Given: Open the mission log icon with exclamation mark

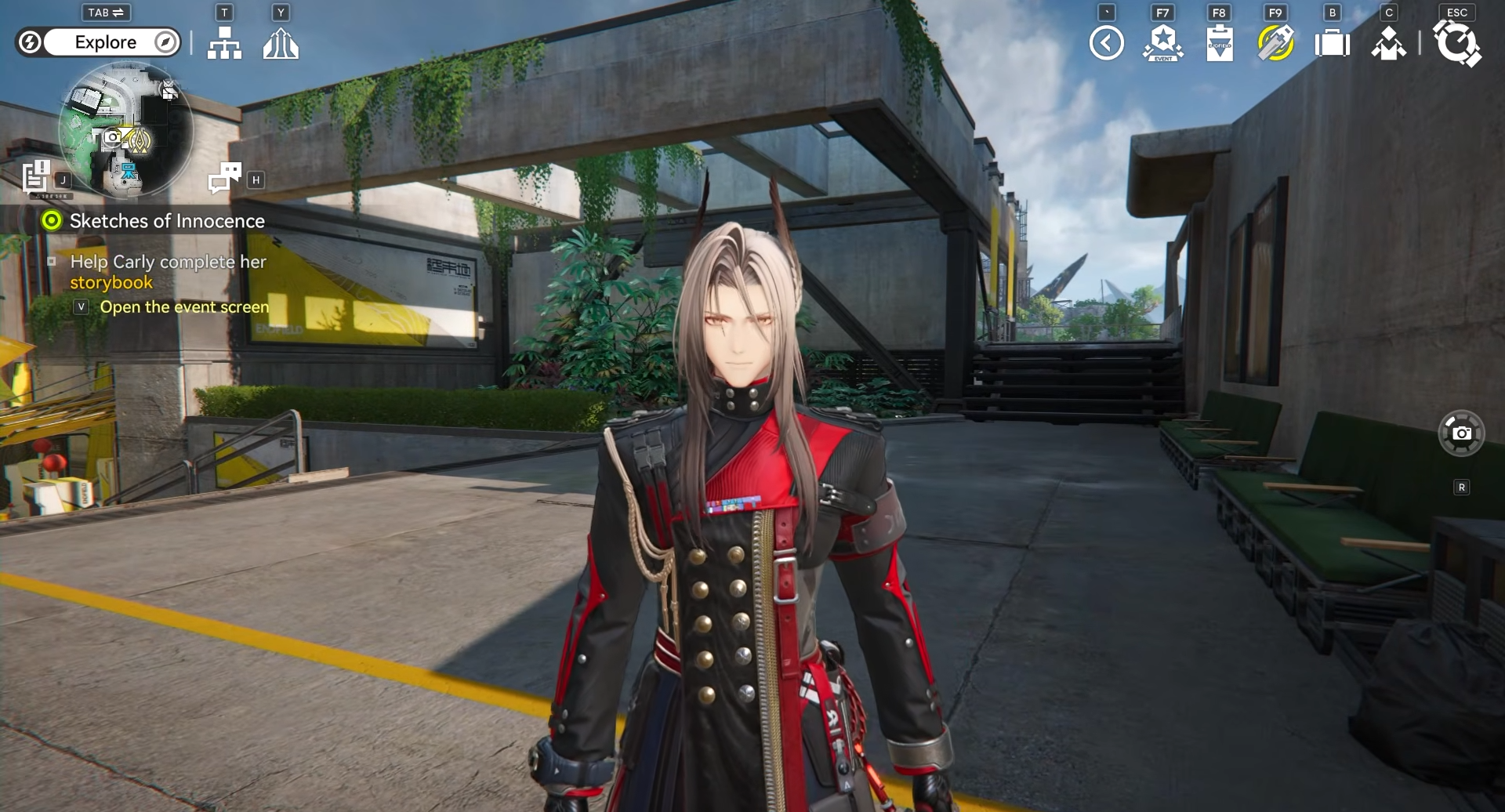Looking at the screenshot, I should tap(36, 176).
